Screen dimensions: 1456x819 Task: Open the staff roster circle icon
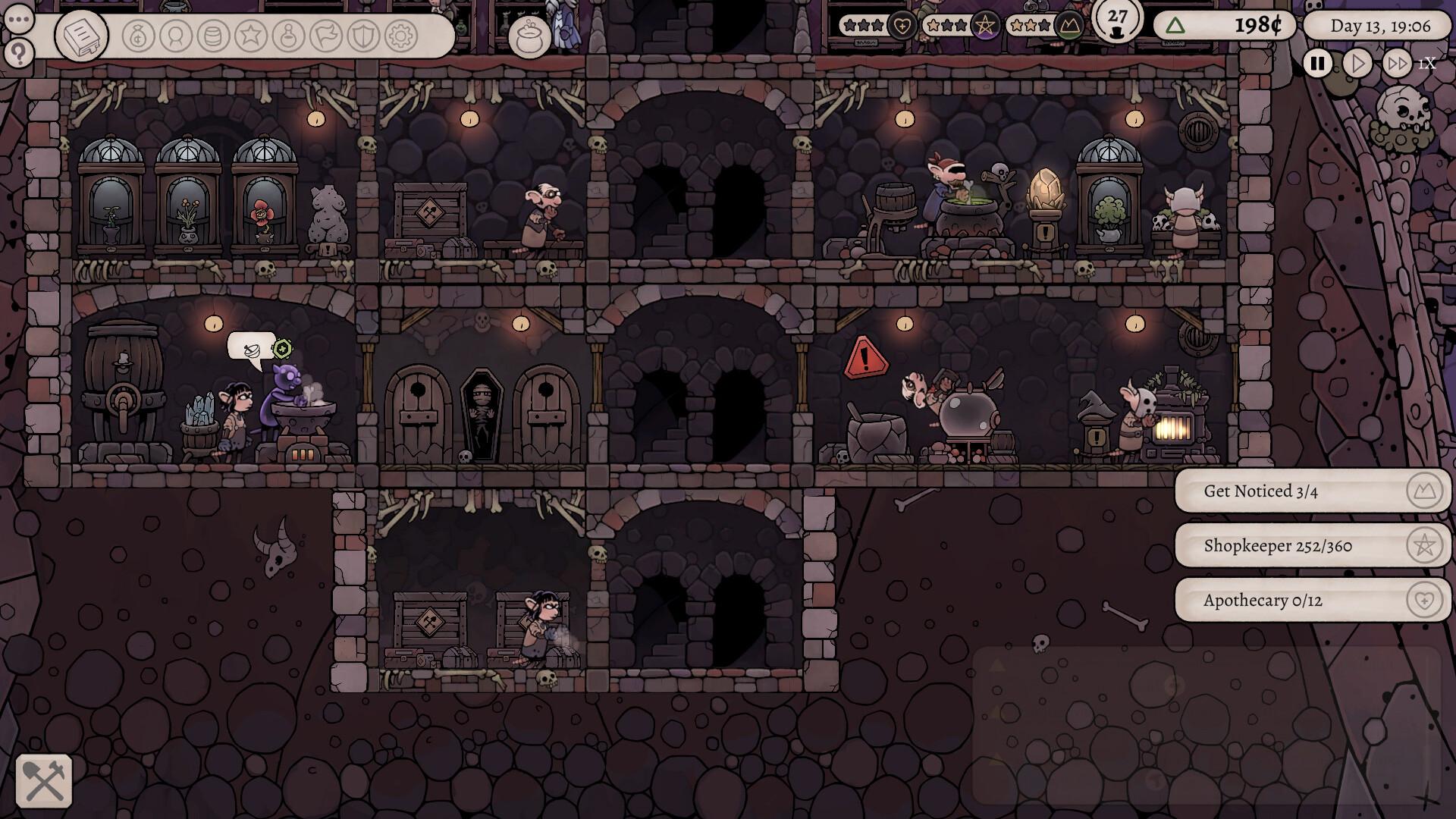(174, 35)
